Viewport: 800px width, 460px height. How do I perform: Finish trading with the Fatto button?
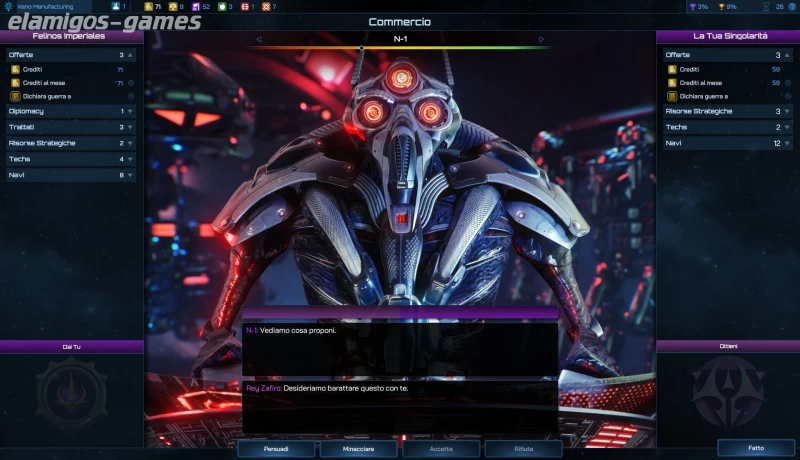[x=755, y=447]
